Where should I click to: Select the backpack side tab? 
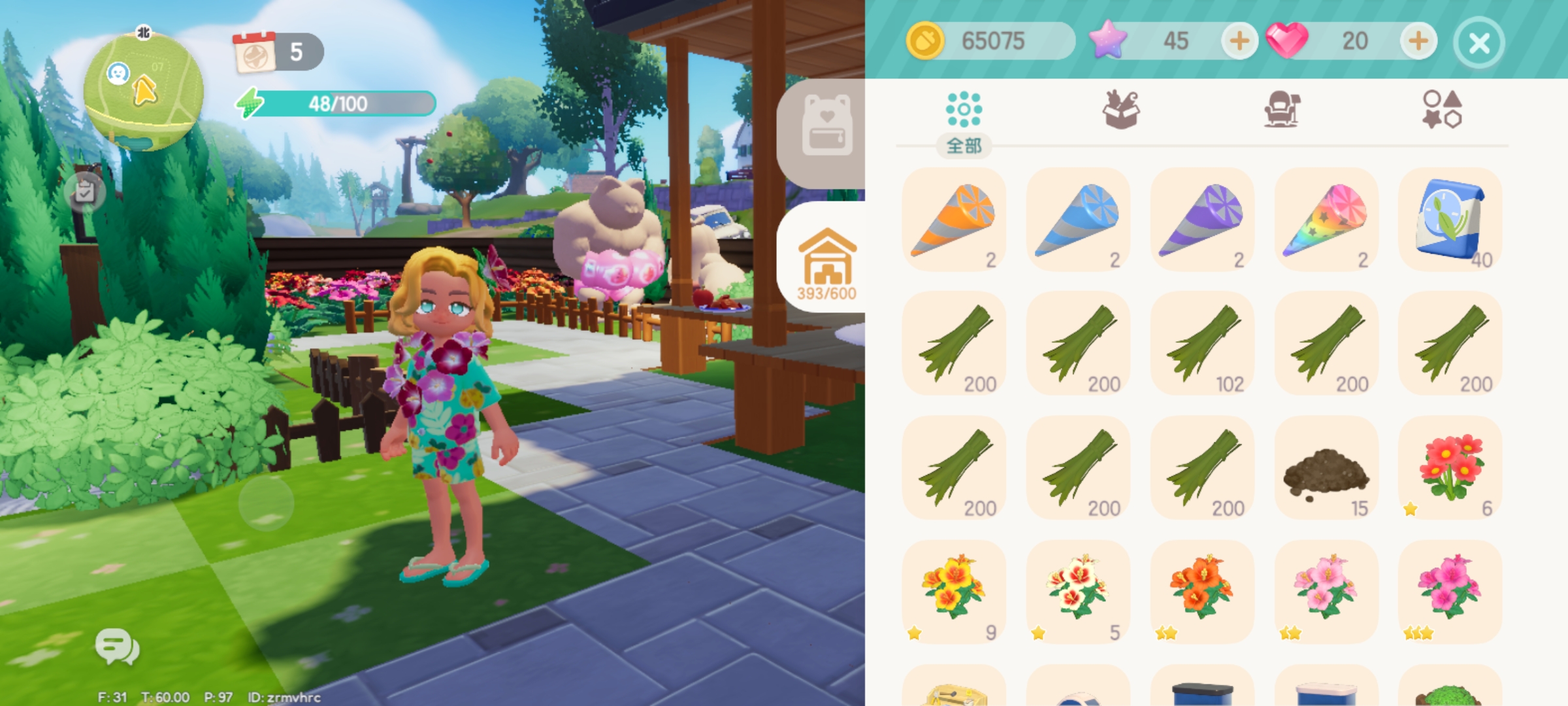click(826, 126)
